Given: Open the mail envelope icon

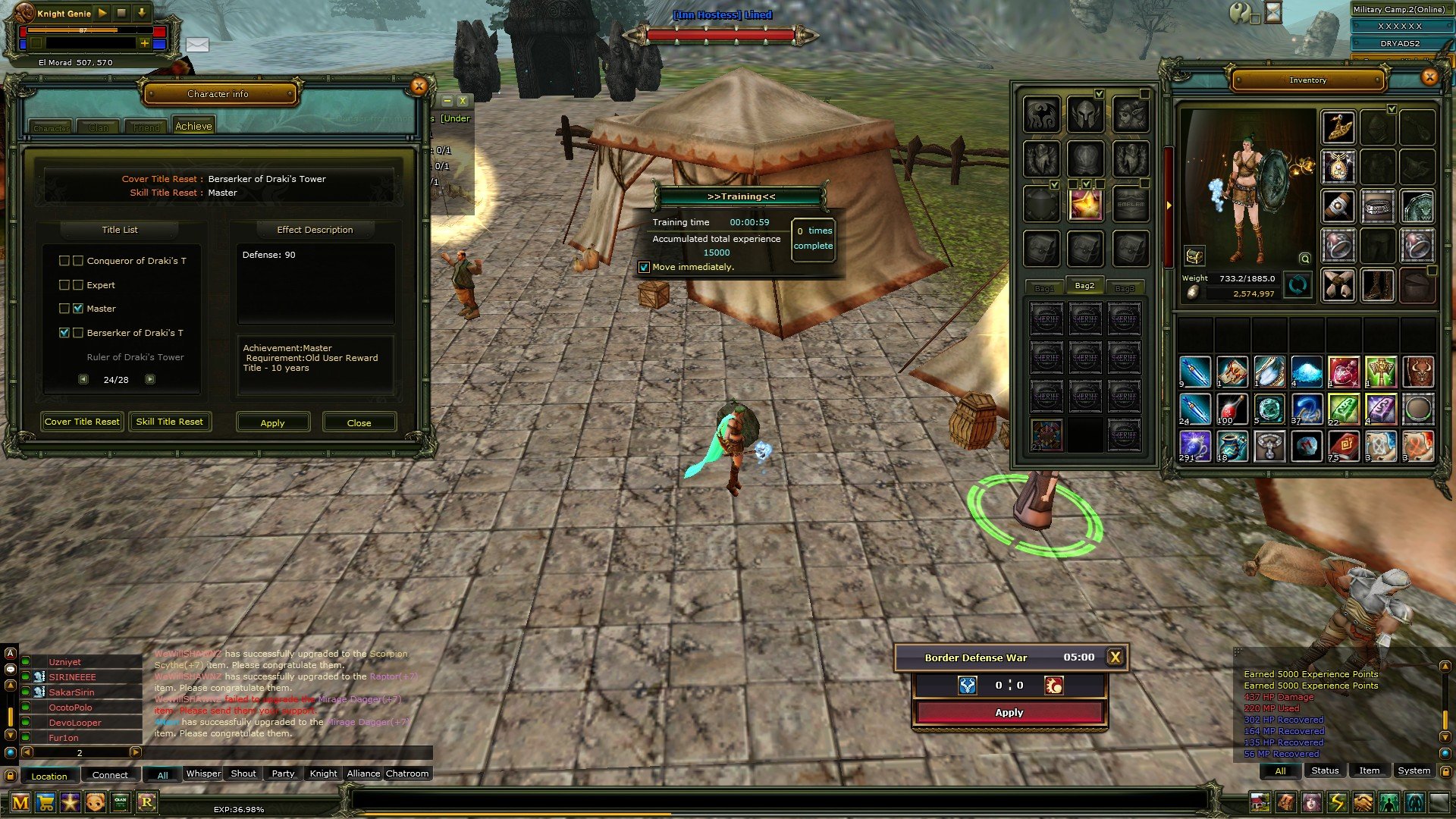Looking at the screenshot, I should tap(197, 45).
